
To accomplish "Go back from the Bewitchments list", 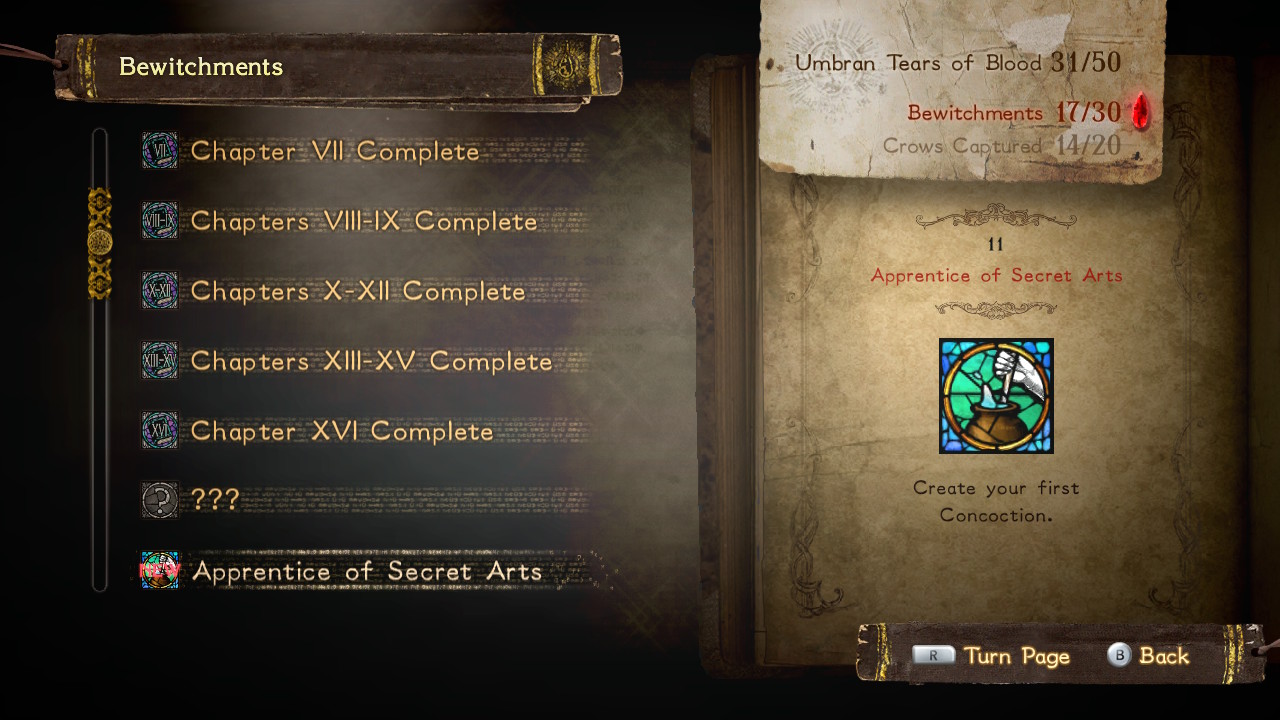I will coord(1148,656).
